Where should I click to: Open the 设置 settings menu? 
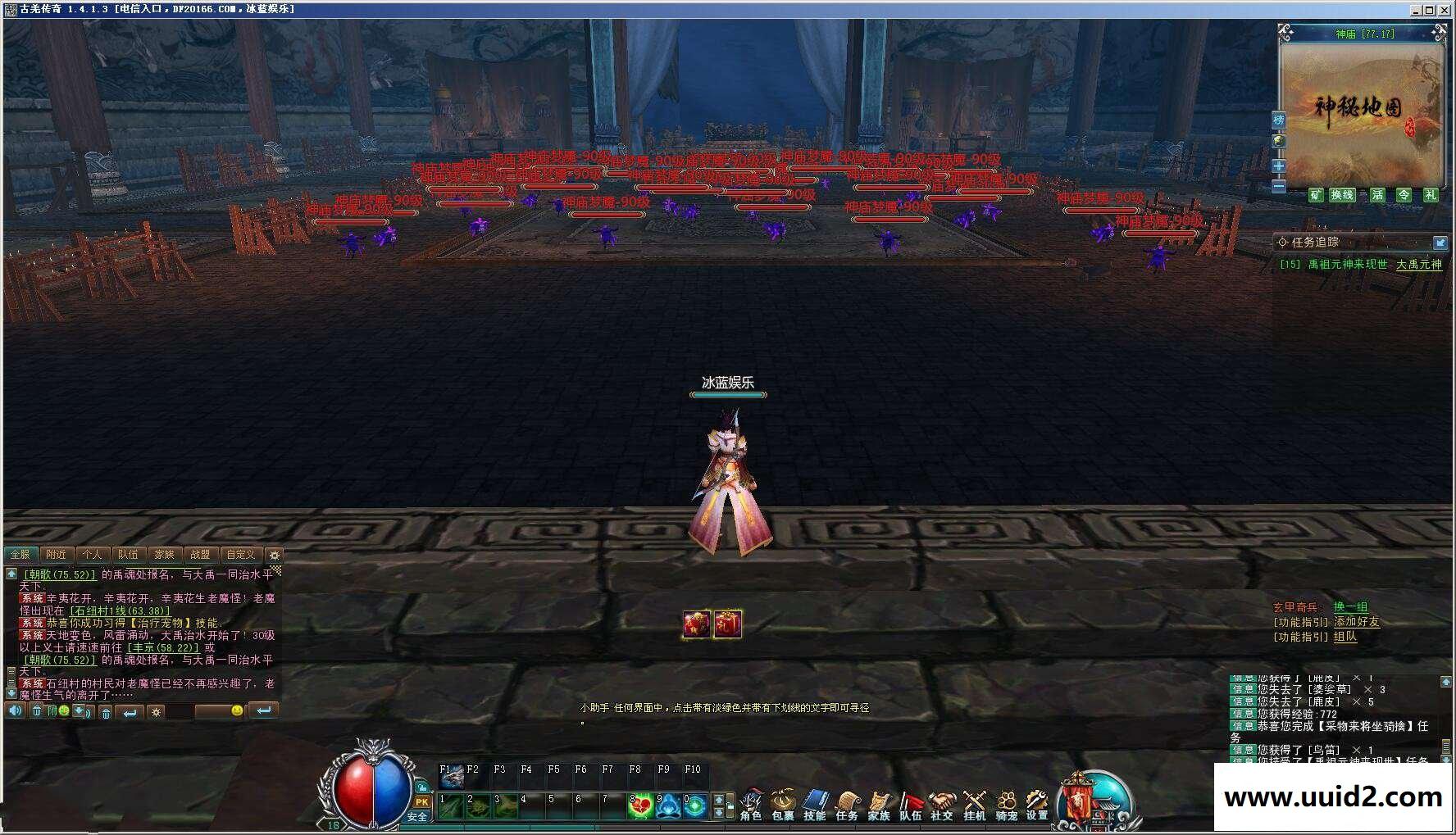1037,804
